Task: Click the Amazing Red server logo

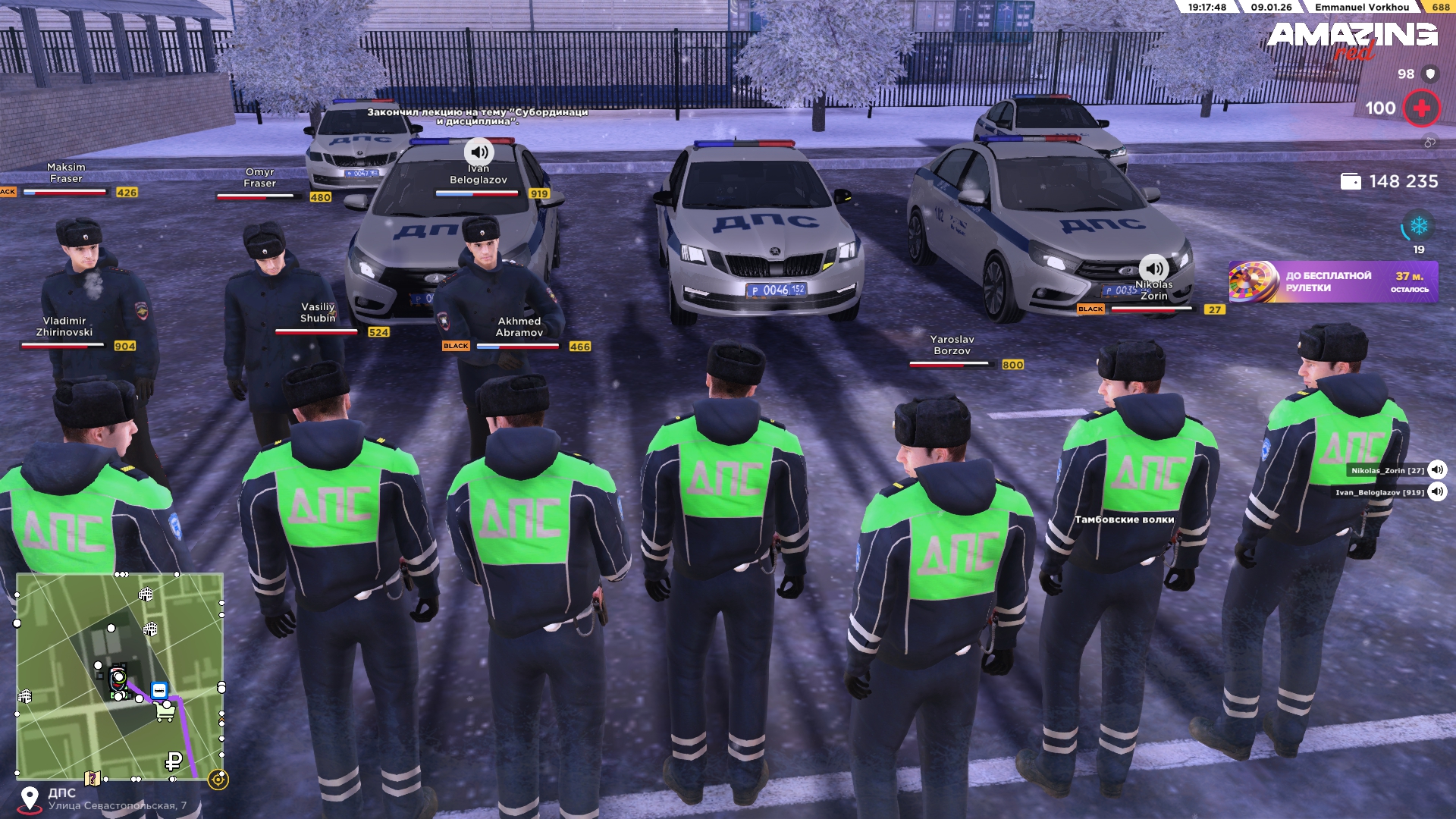Action: pos(1351,39)
